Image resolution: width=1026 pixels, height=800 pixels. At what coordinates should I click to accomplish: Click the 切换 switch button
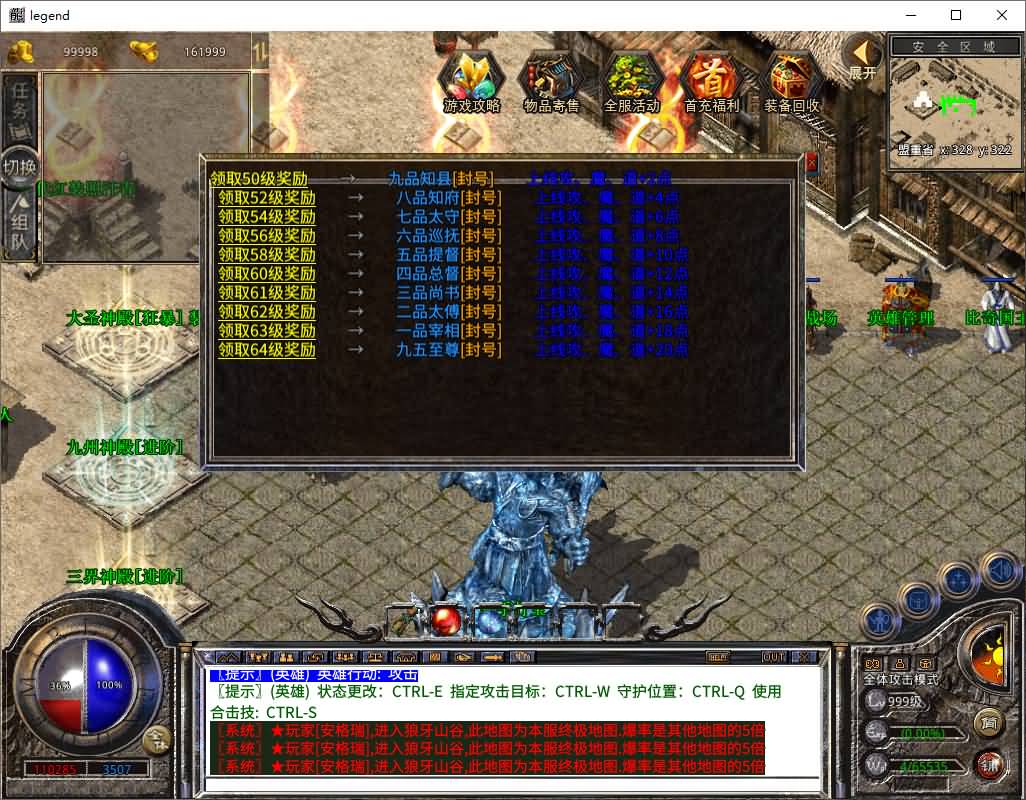(20, 166)
